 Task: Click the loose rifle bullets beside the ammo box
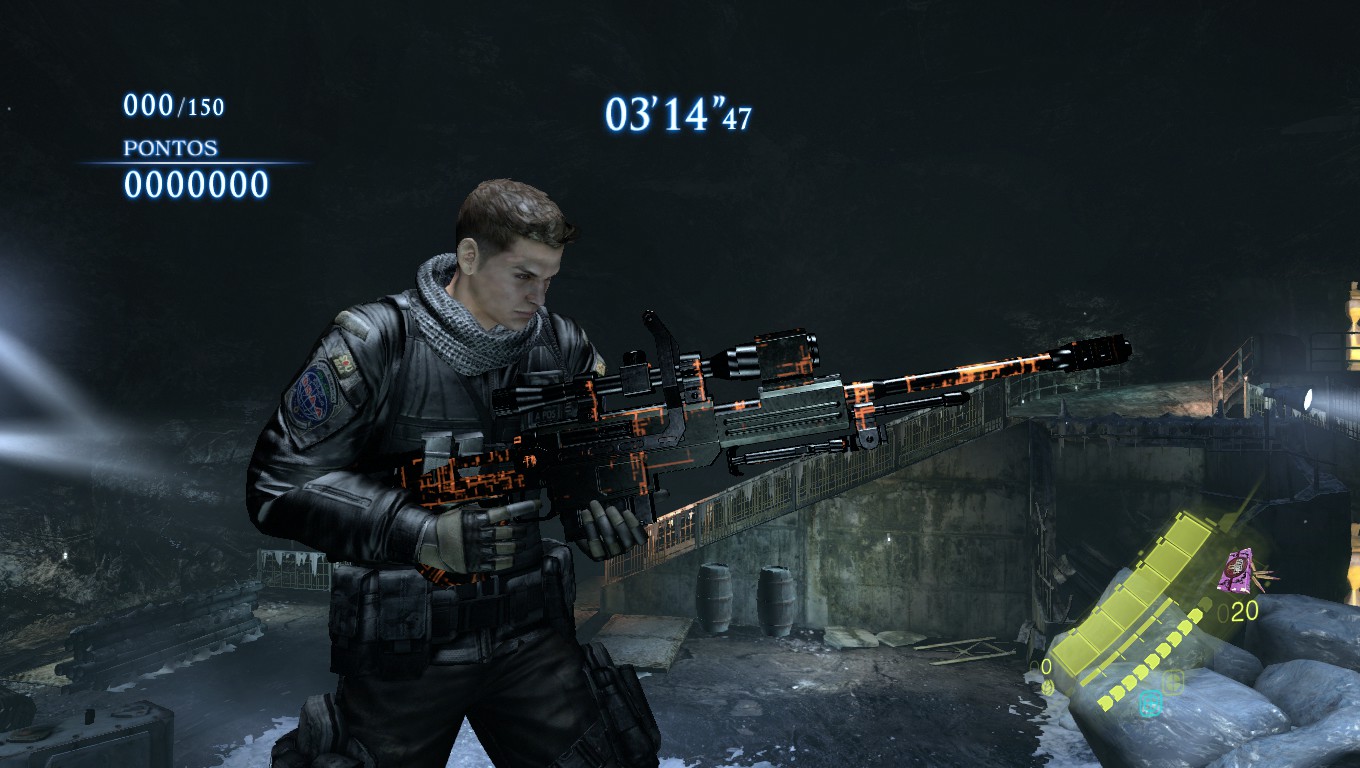tap(1266, 577)
